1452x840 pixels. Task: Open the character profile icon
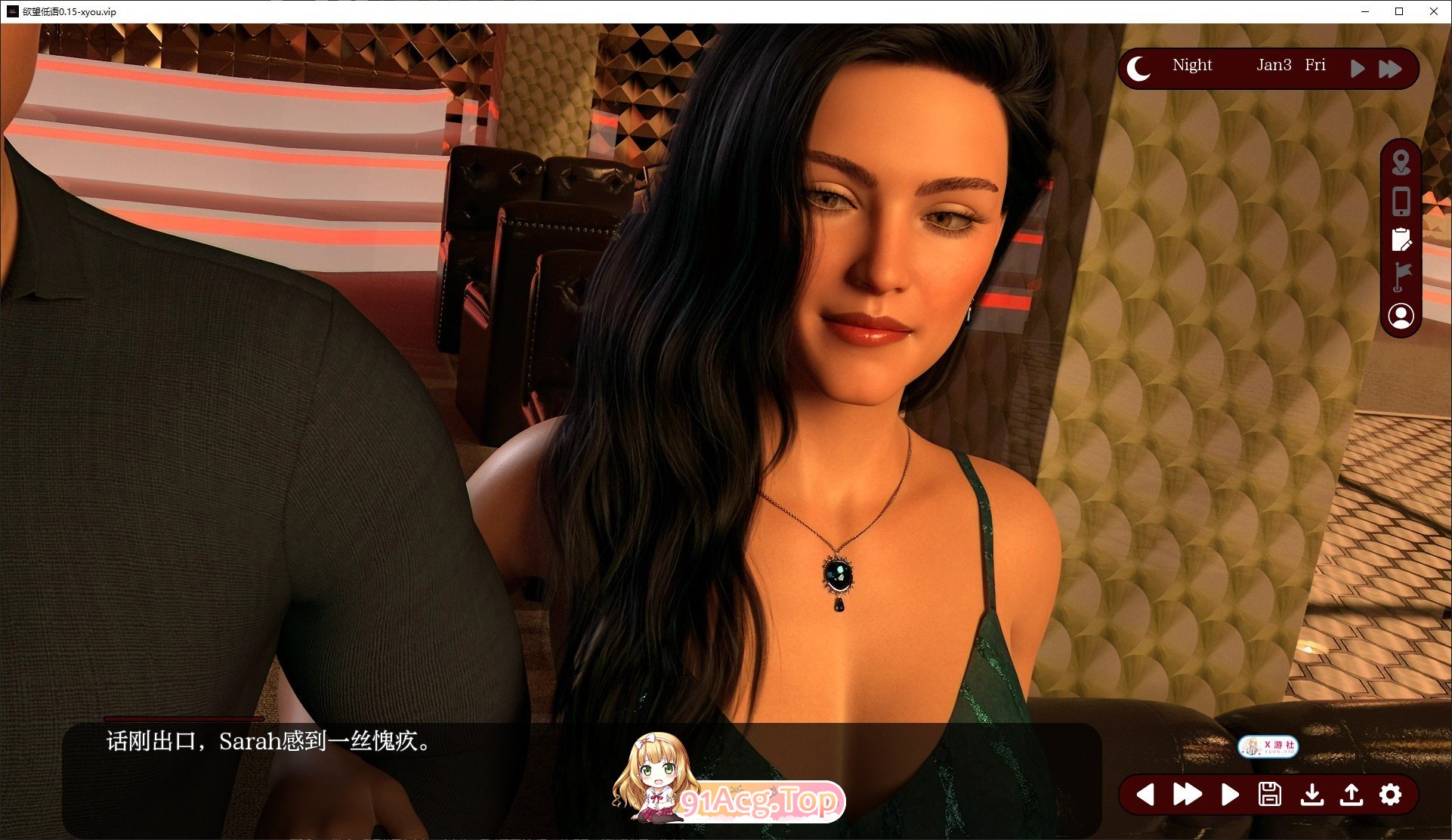tap(1402, 316)
